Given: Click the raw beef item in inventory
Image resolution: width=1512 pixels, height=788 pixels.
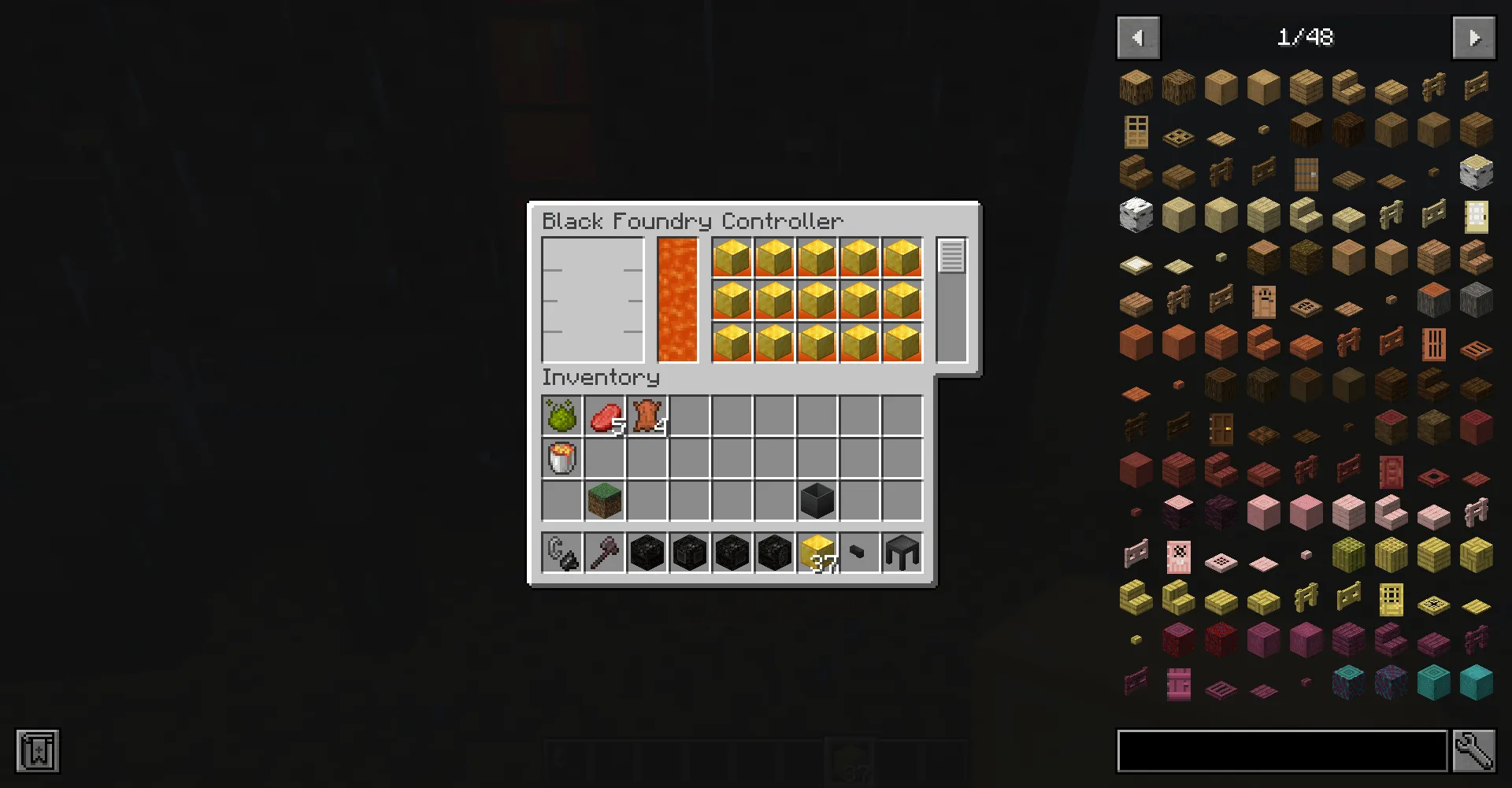Looking at the screenshot, I should [x=605, y=416].
